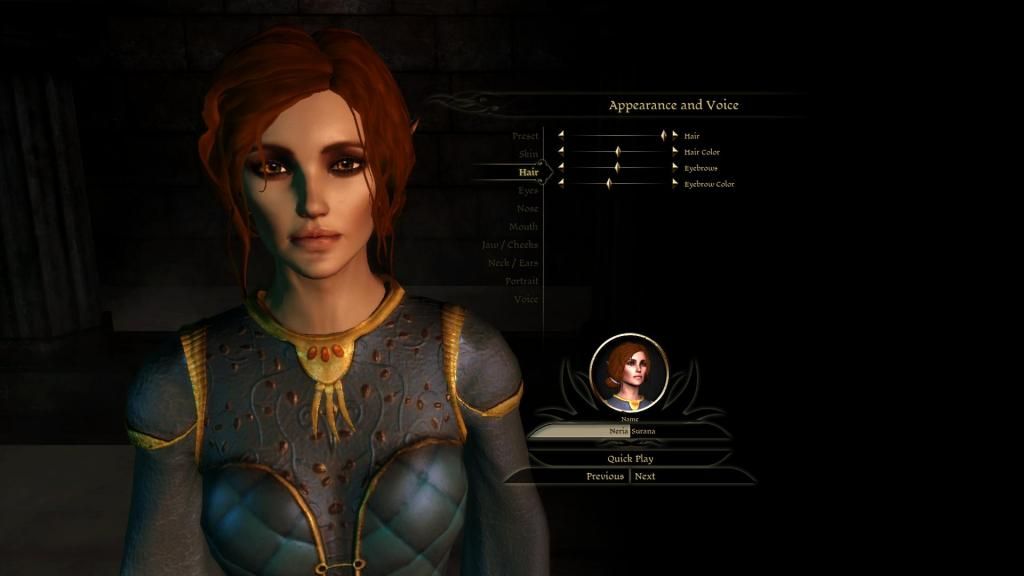Select the Hair category
The width and height of the screenshot is (1024, 576).
[528, 172]
